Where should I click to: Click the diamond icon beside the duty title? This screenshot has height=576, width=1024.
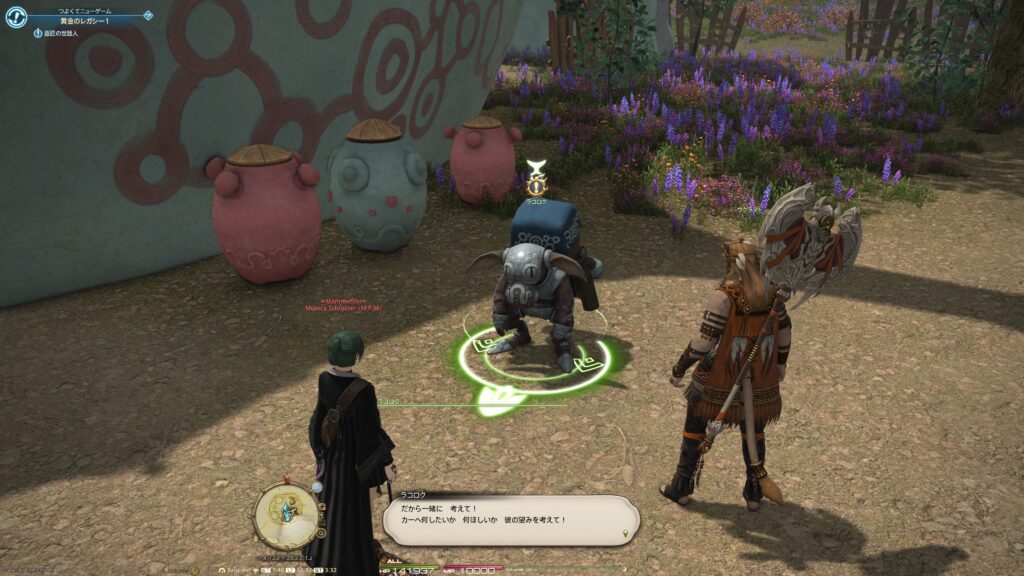click(148, 15)
